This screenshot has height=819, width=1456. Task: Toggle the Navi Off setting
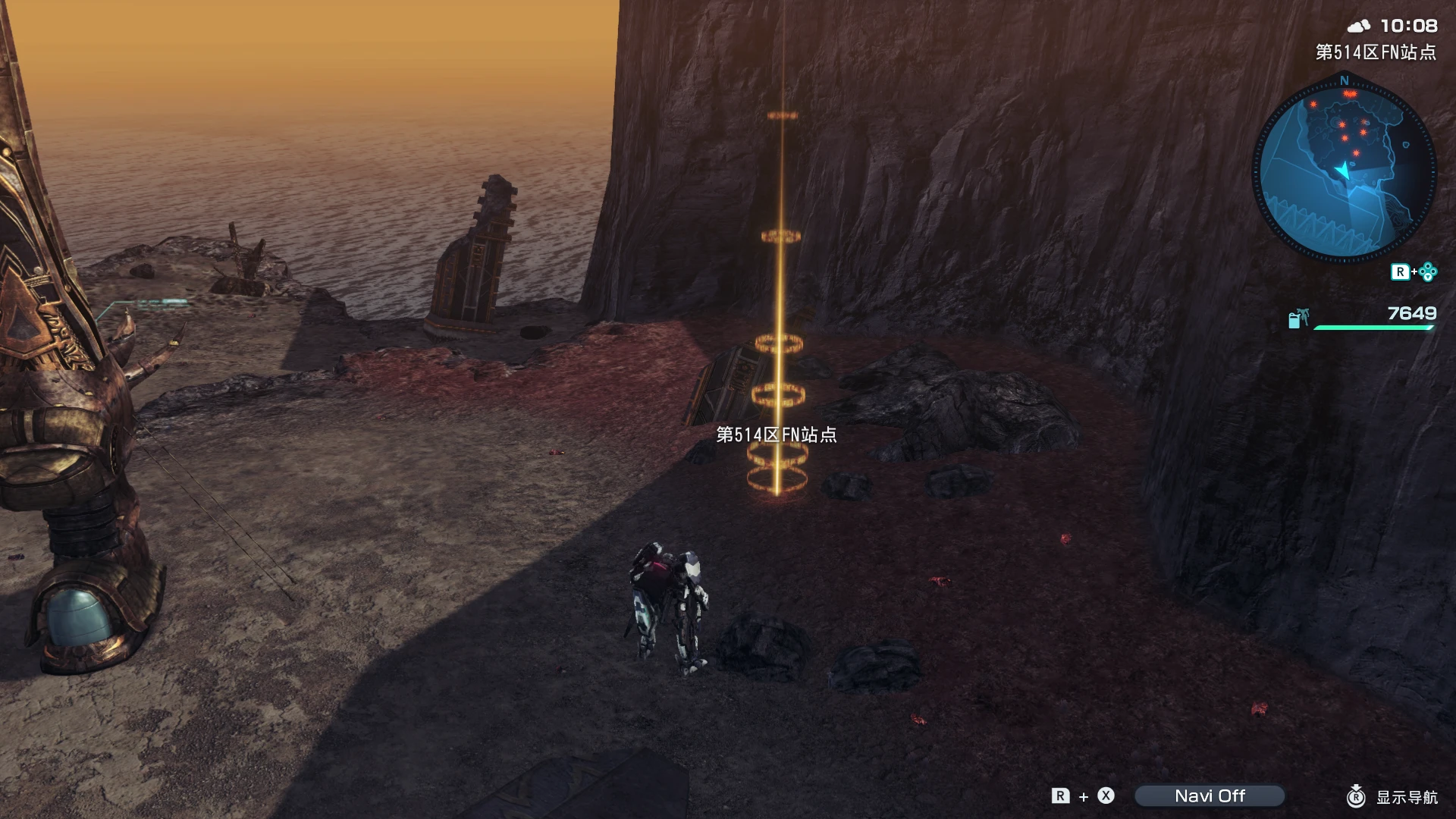coord(1211,795)
